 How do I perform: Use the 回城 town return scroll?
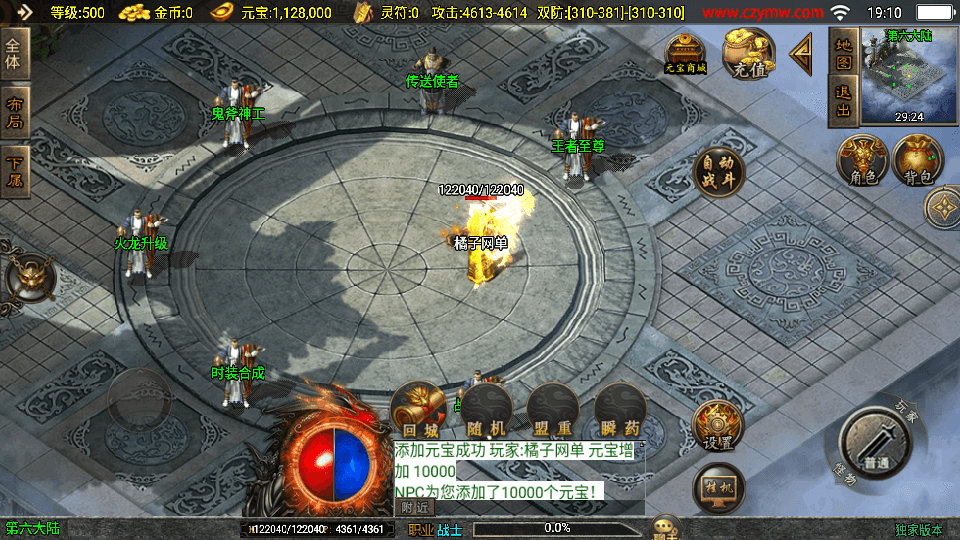pos(416,410)
